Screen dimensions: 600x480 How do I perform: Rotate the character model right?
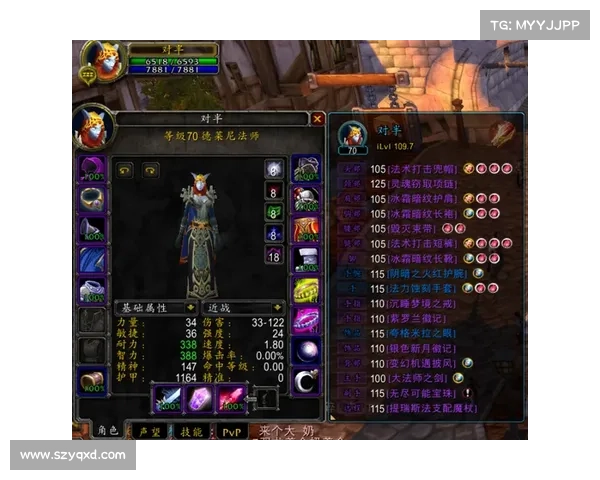click(x=149, y=170)
